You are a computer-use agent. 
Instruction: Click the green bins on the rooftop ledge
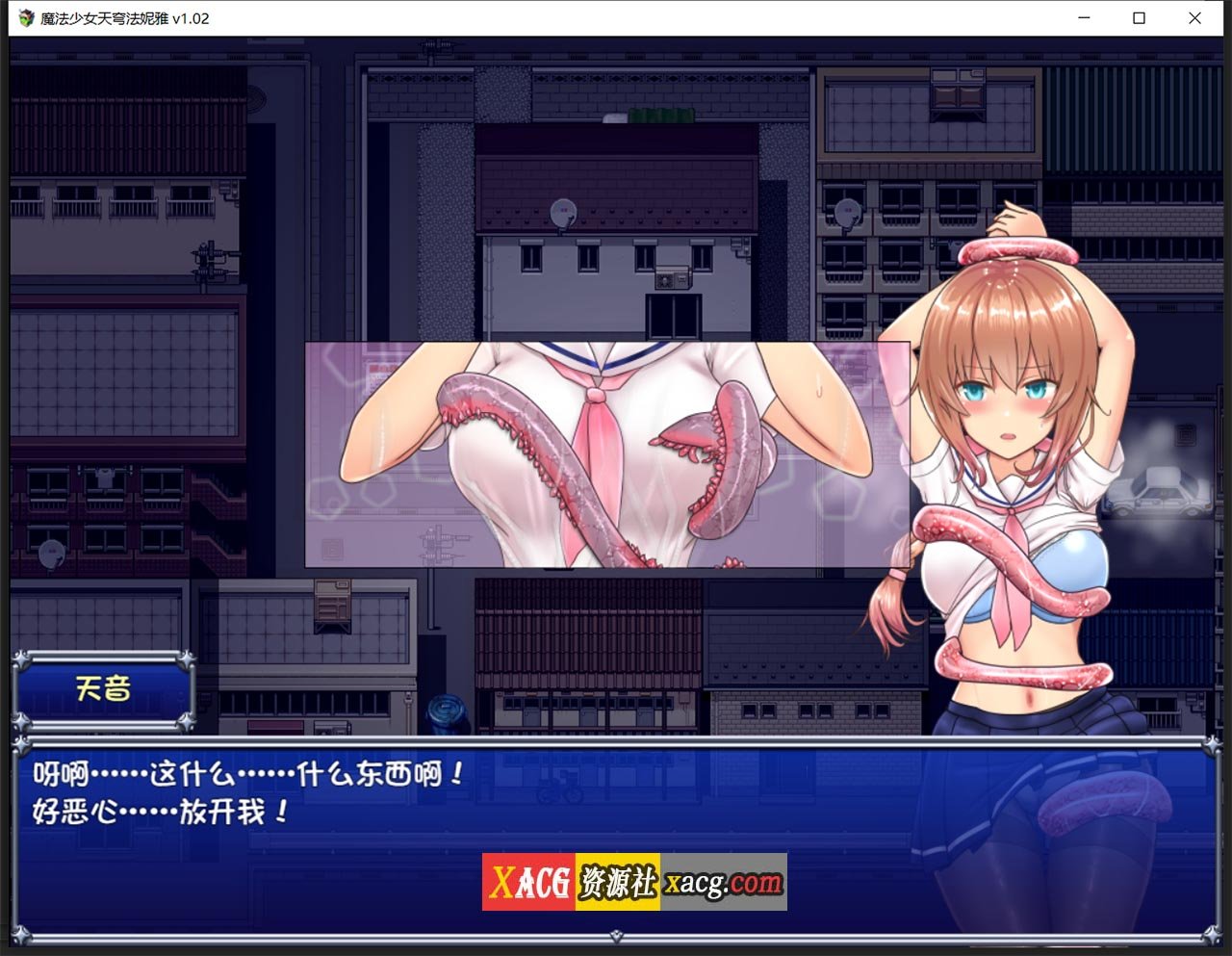pos(661,113)
